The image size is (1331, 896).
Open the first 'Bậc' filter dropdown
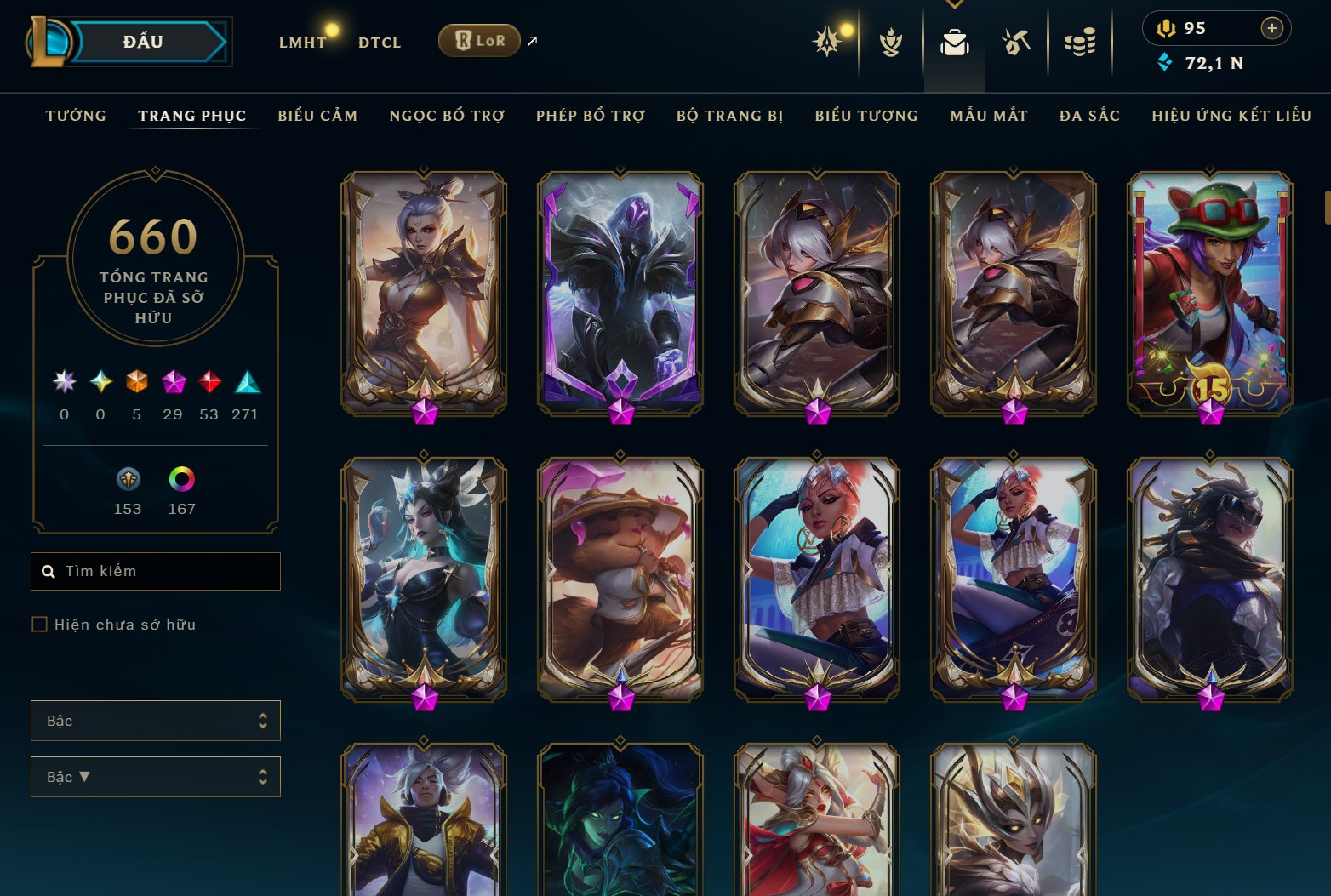(156, 720)
